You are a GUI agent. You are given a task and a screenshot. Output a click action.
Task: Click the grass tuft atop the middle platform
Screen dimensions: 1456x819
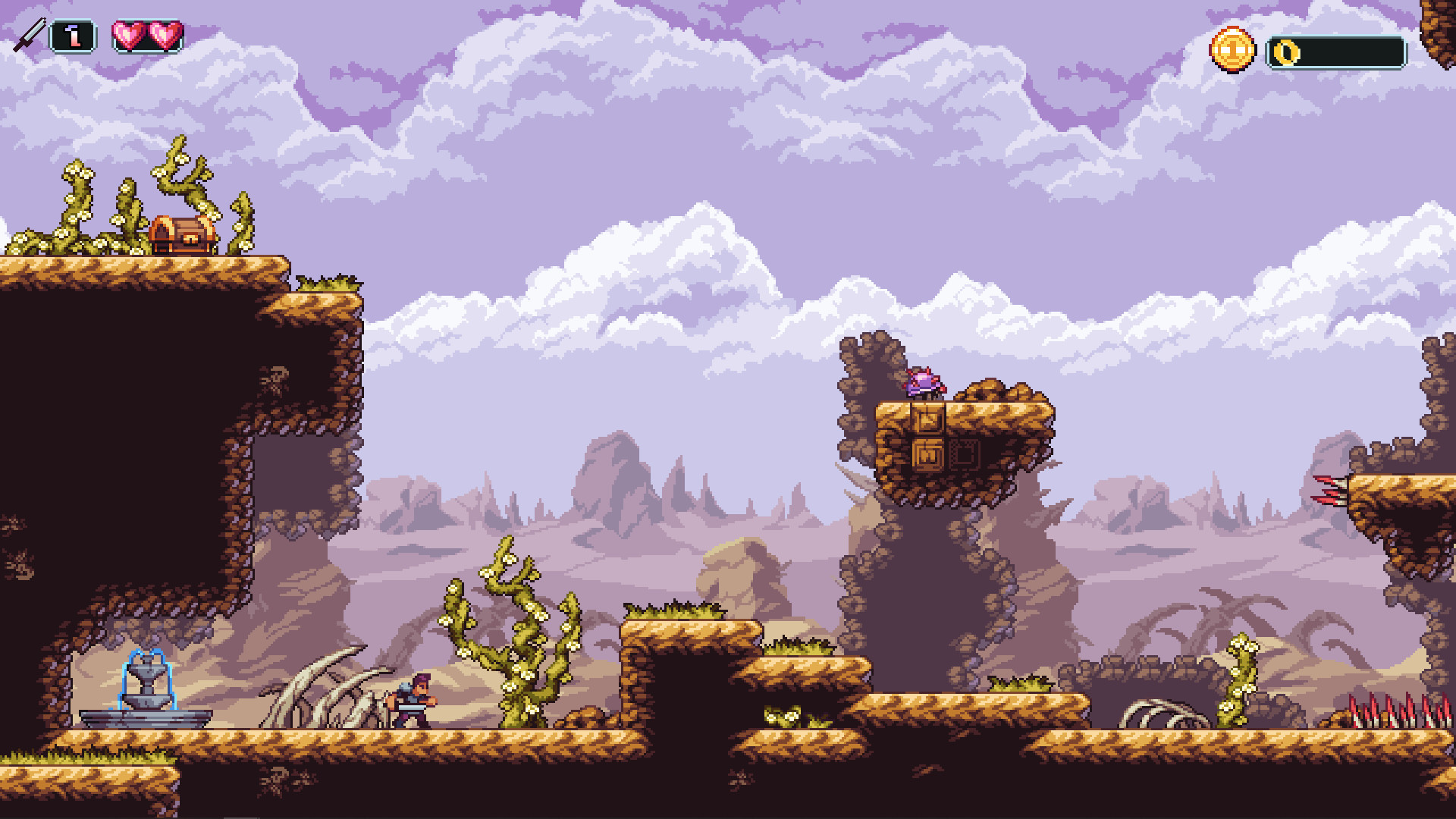(675, 610)
